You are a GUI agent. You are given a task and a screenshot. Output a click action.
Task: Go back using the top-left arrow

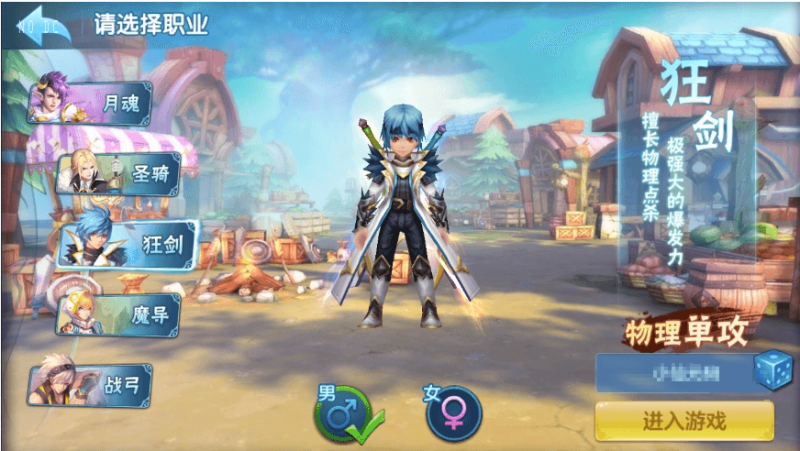[x=38, y=24]
